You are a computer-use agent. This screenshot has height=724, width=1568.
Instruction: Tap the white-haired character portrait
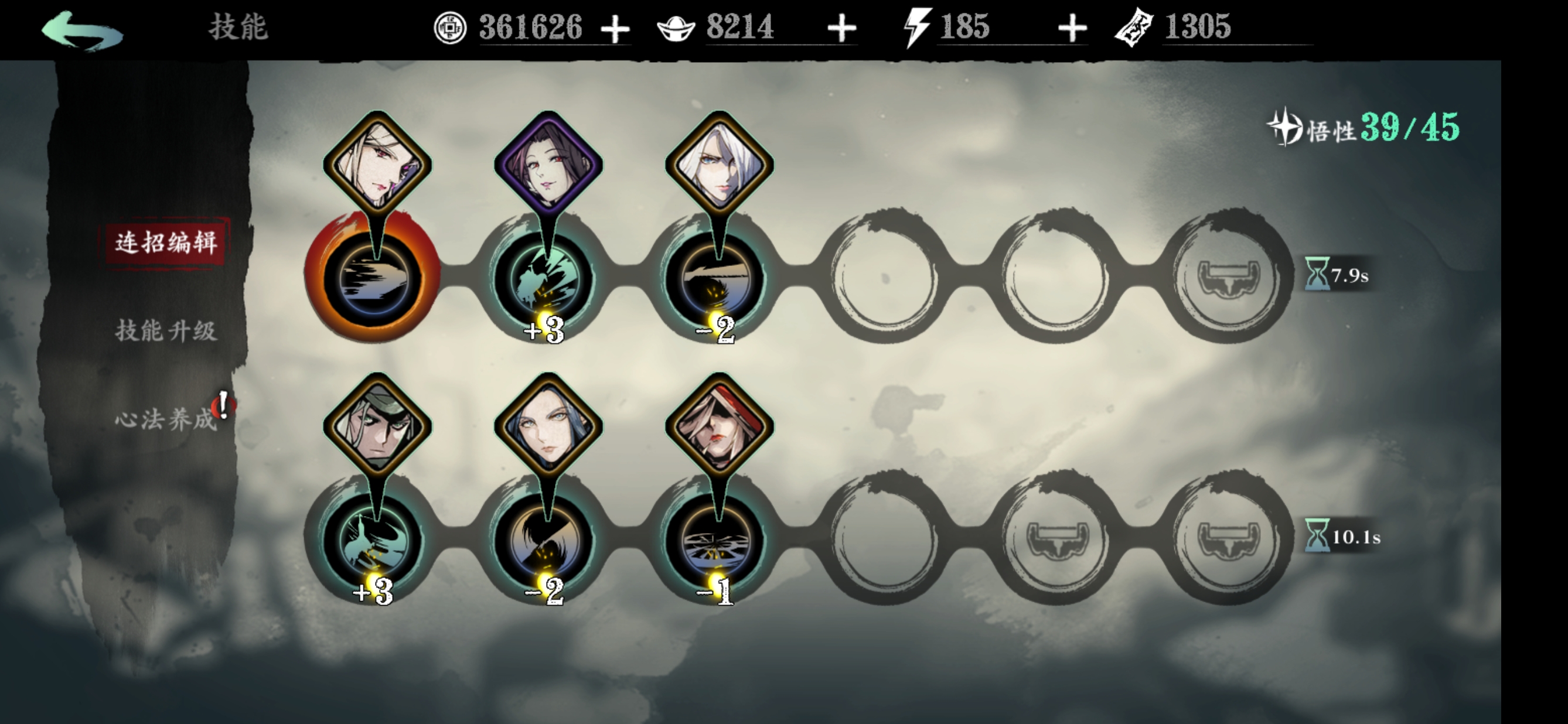pos(720,163)
